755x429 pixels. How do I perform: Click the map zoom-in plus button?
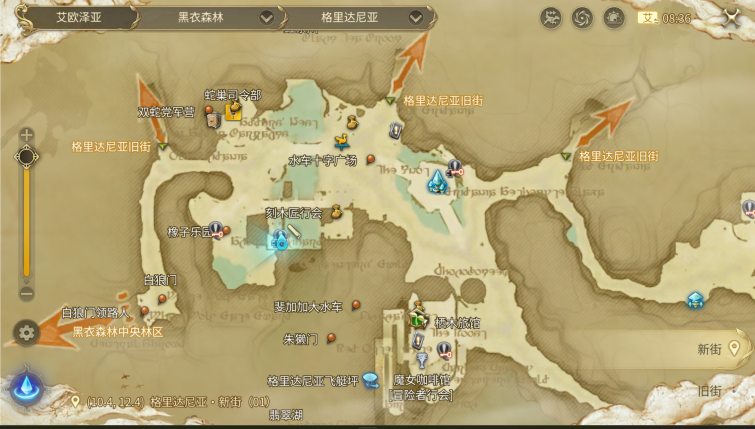tap(27, 134)
